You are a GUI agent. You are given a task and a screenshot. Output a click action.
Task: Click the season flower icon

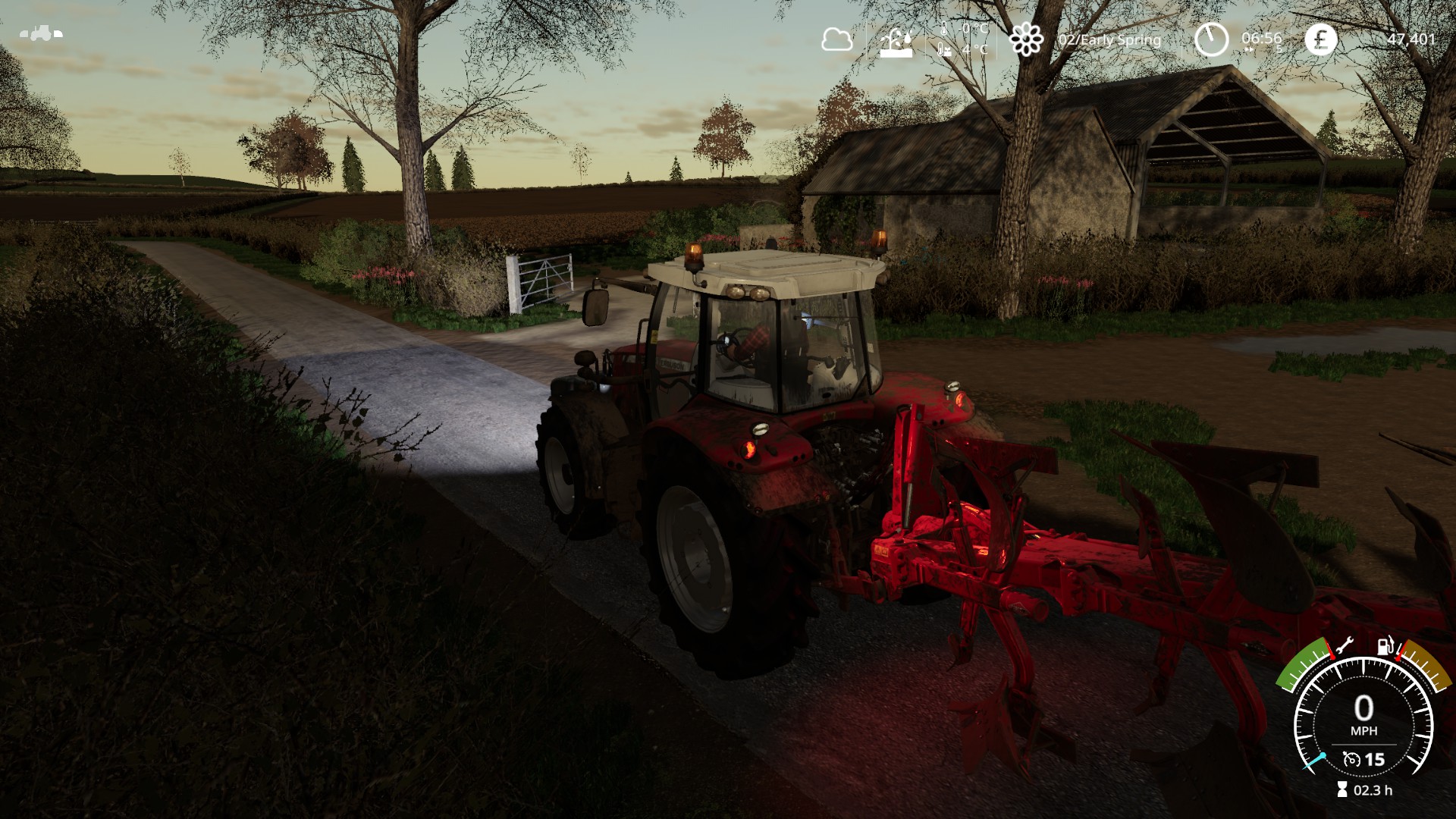pyautogui.click(x=1026, y=39)
